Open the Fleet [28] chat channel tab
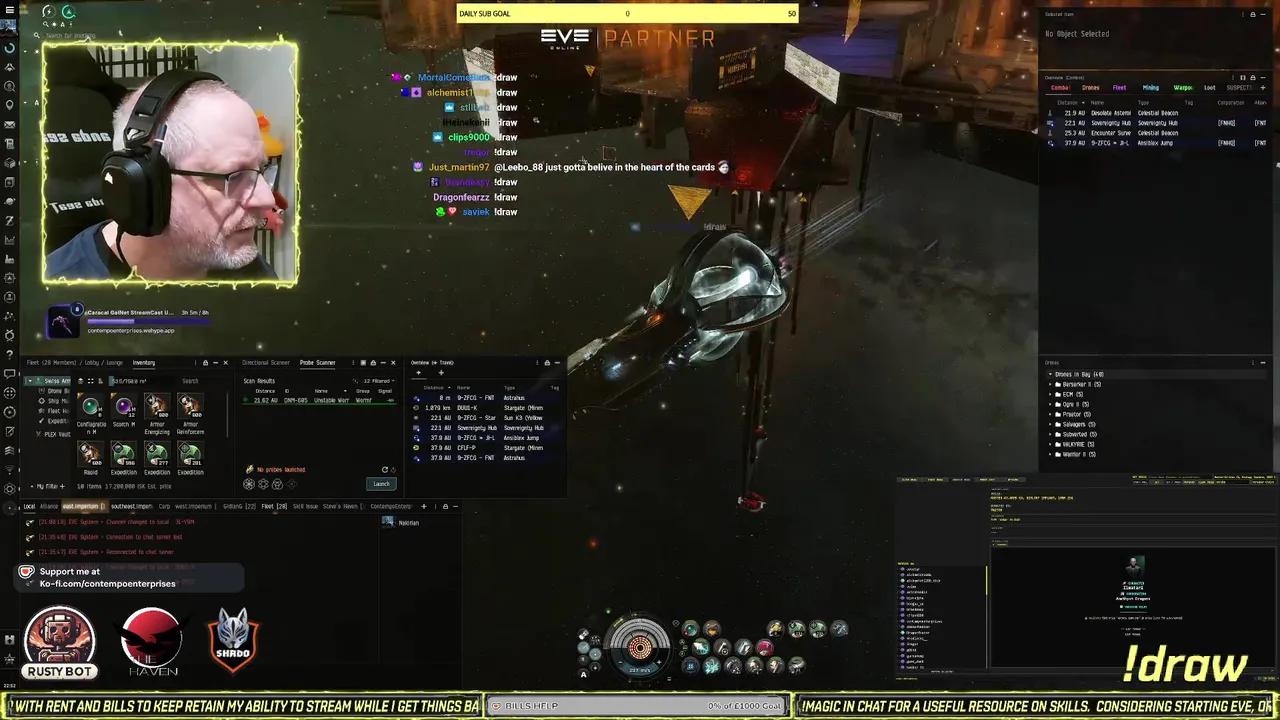Screen dimensions: 1280x720 coord(272,506)
